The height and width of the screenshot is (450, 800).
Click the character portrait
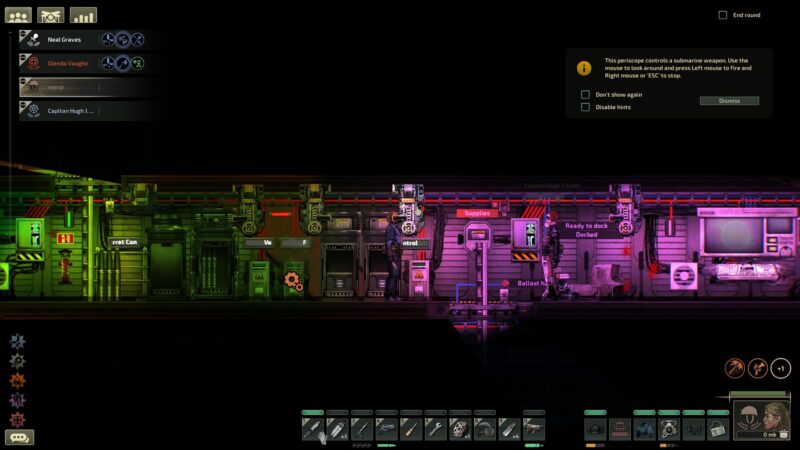coord(764,416)
